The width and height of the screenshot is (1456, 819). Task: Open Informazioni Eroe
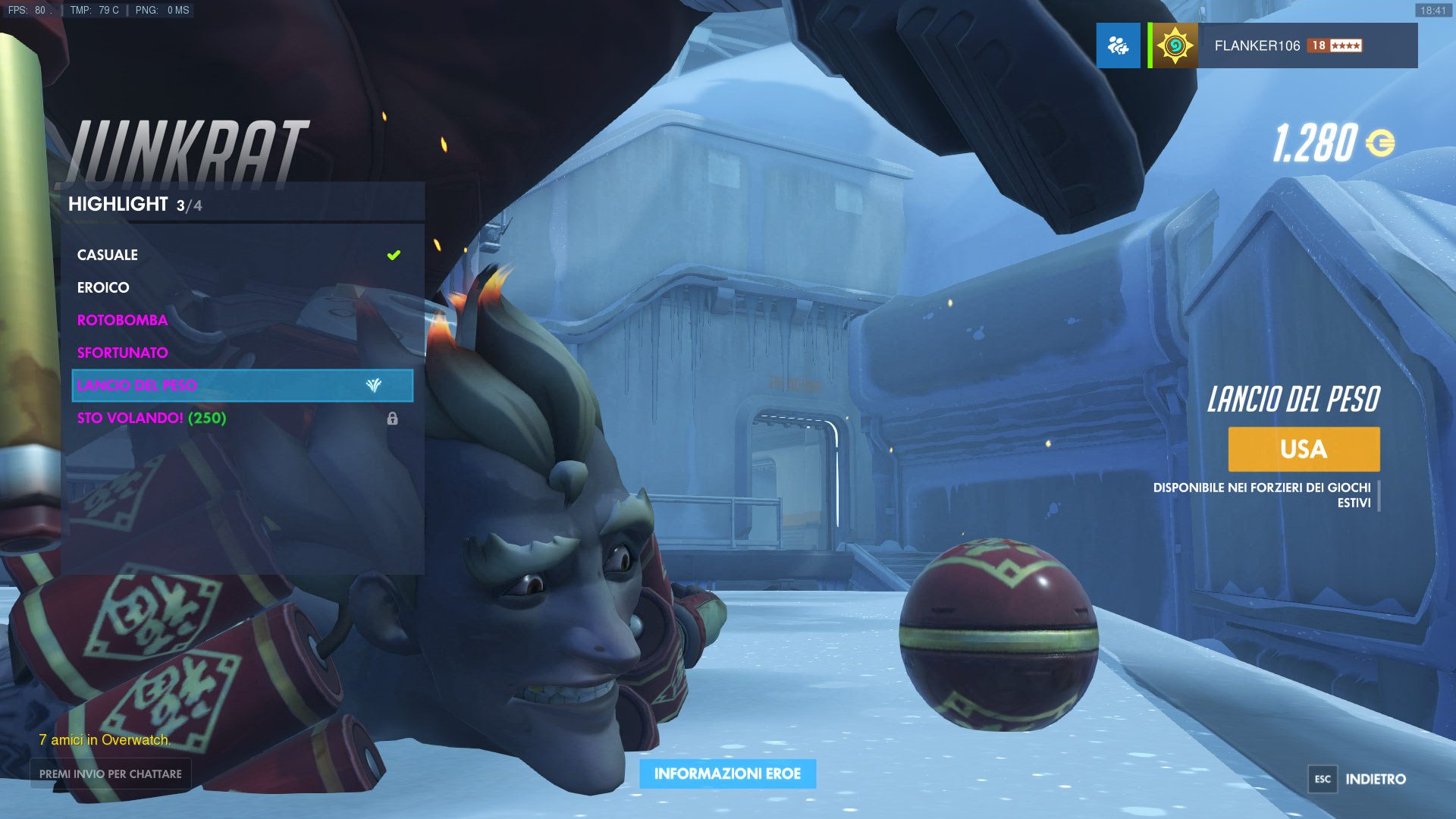click(x=727, y=773)
